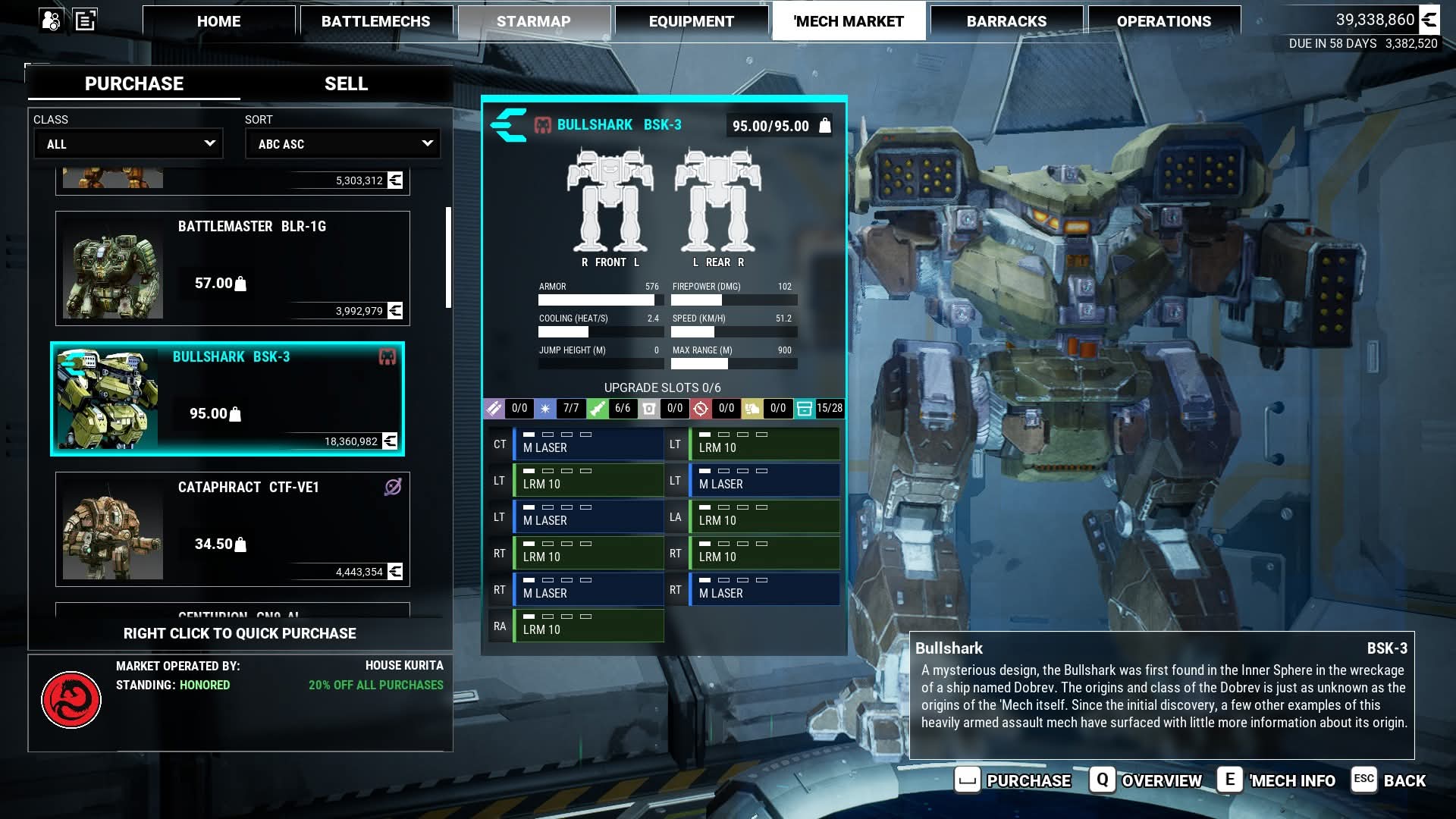Select the Bullshark BSK-3 listing
This screenshot has height=819, width=1456.
point(227,399)
